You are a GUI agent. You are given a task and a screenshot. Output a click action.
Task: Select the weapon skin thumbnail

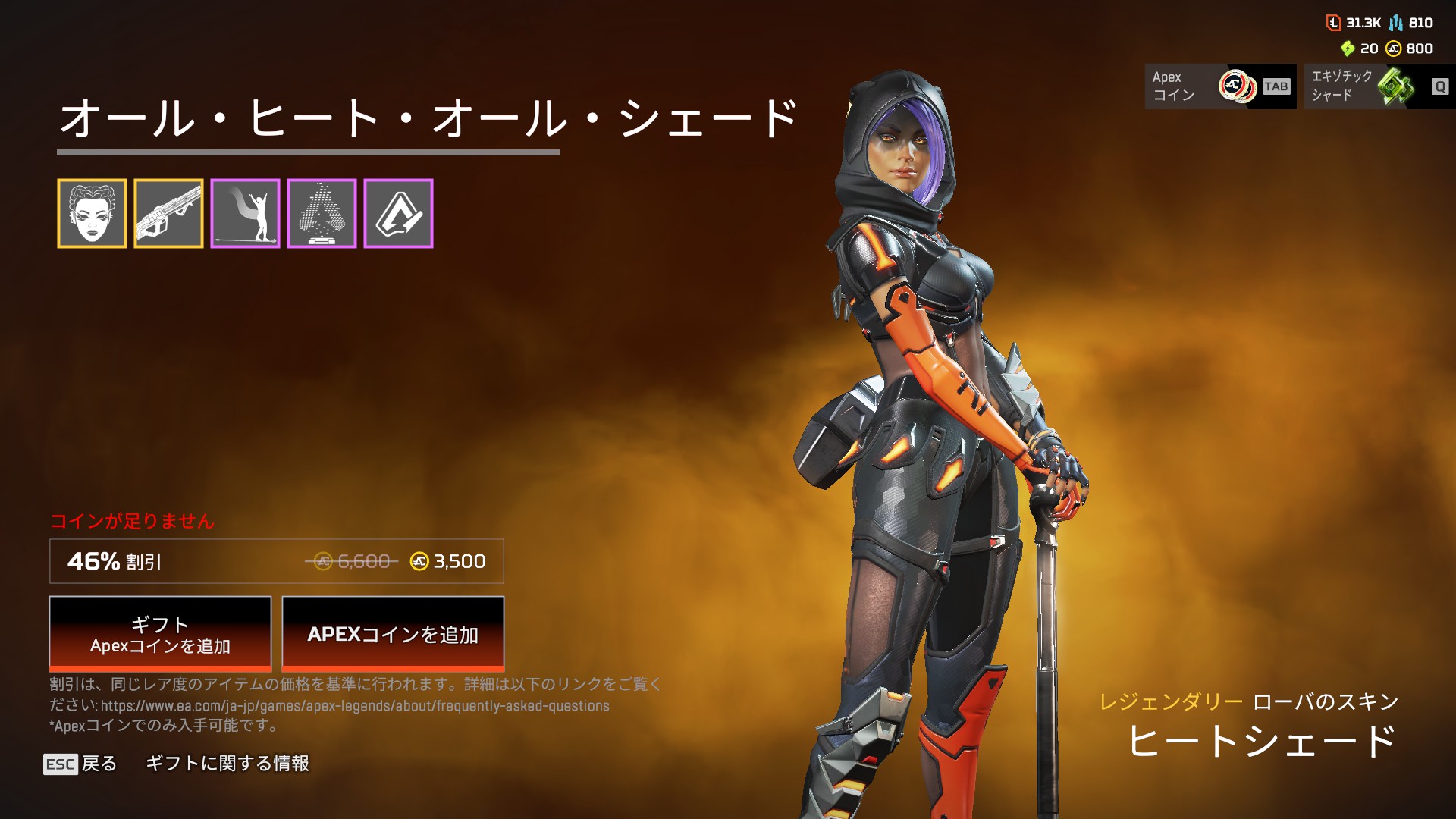[168, 214]
